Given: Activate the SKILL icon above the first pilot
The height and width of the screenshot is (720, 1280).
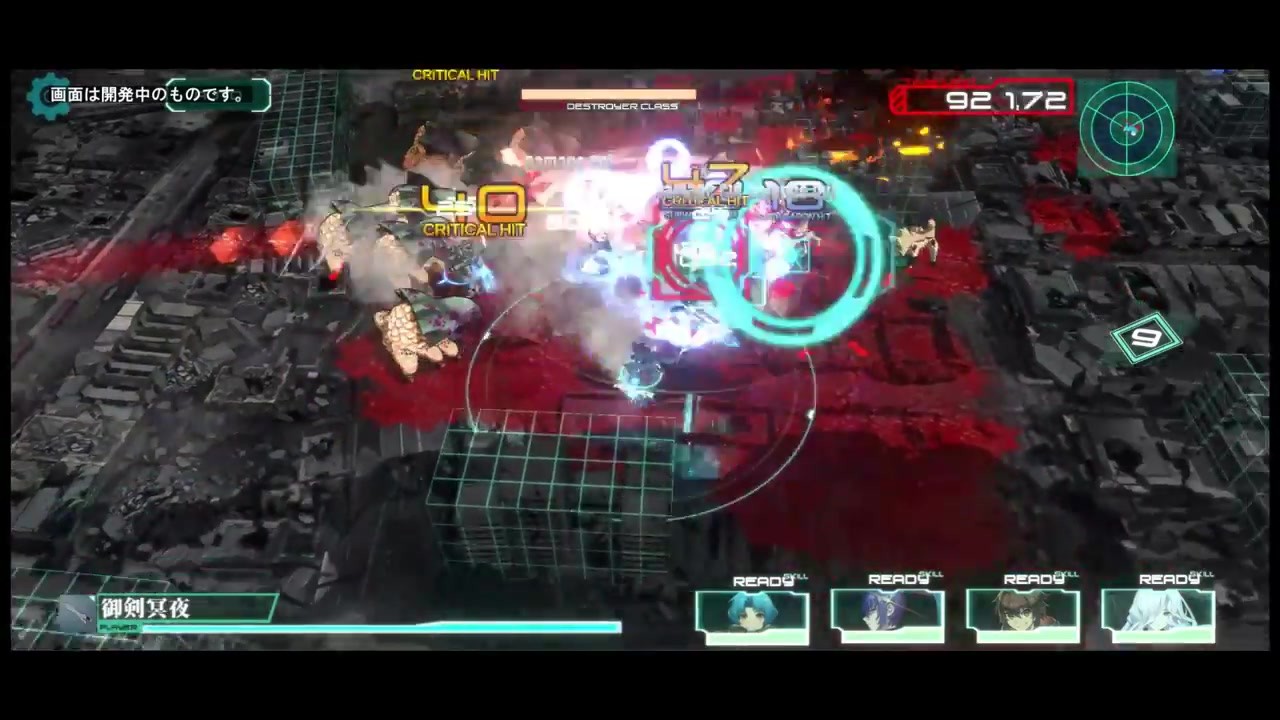Looking at the screenshot, I should [x=797, y=576].
